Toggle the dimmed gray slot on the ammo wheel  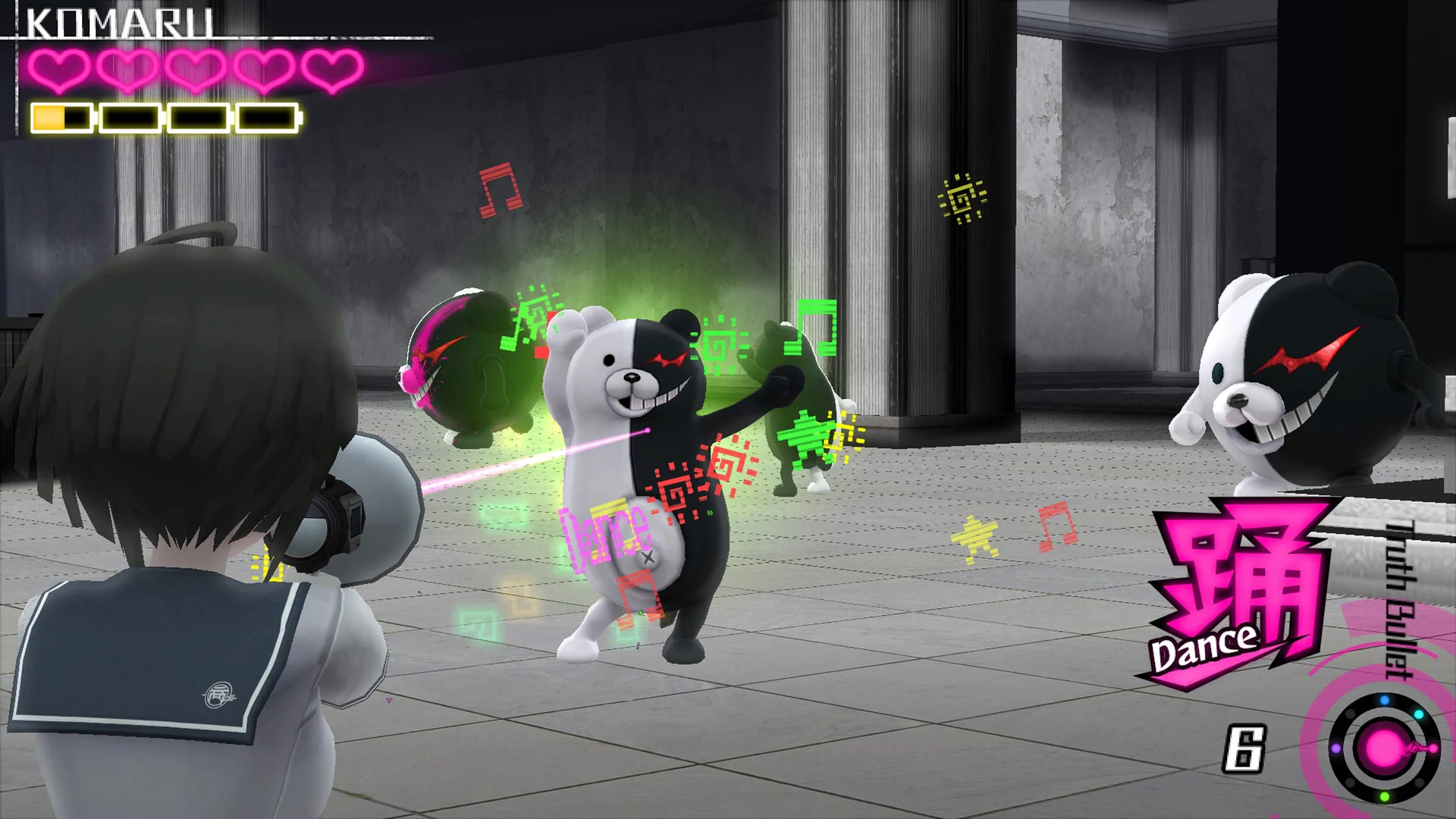[1351, 714]
